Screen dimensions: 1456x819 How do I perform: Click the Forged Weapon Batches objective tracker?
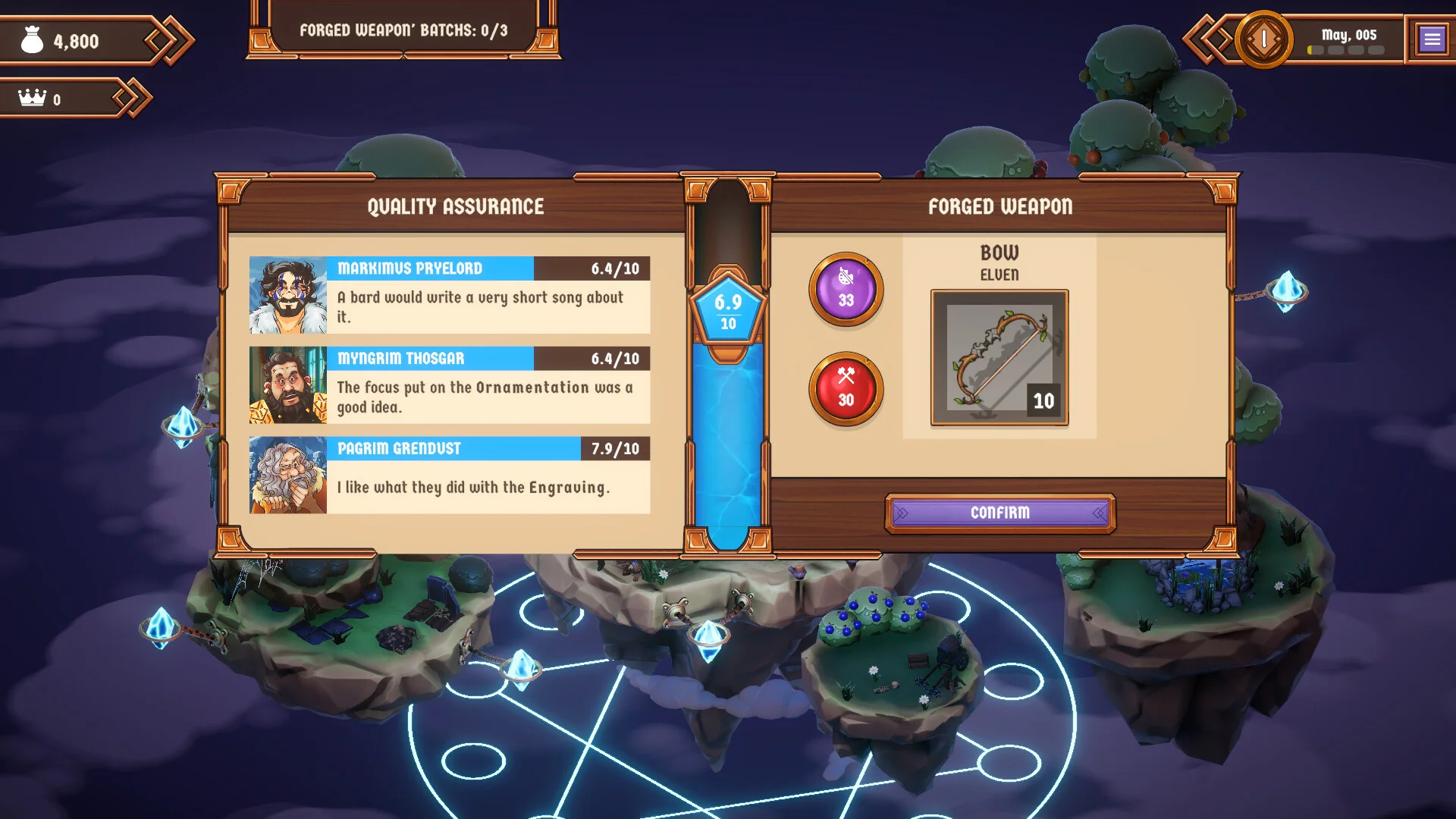pyautogui.click(x=403, y=30)
